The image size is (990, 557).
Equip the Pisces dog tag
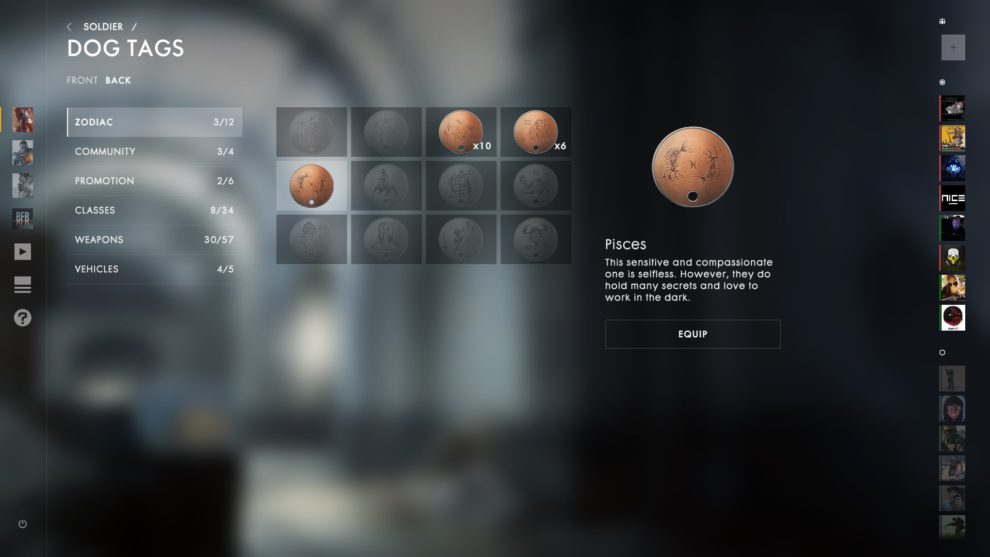click(x=692, y=334)
